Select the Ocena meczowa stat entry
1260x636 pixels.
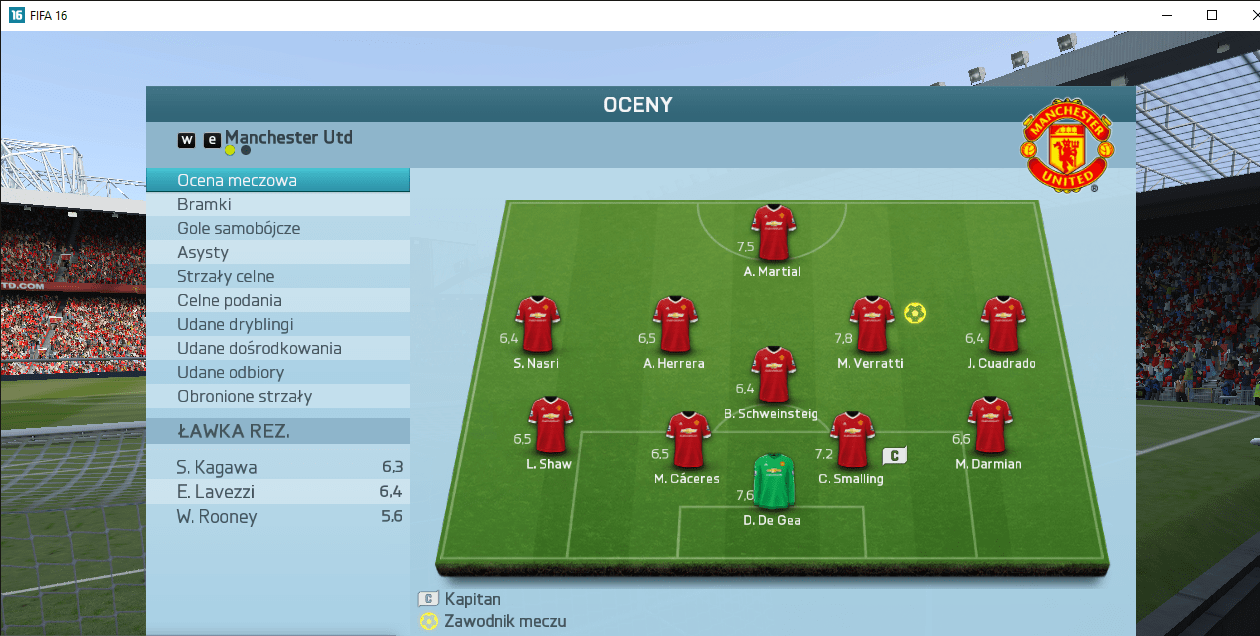pos(277,180)
